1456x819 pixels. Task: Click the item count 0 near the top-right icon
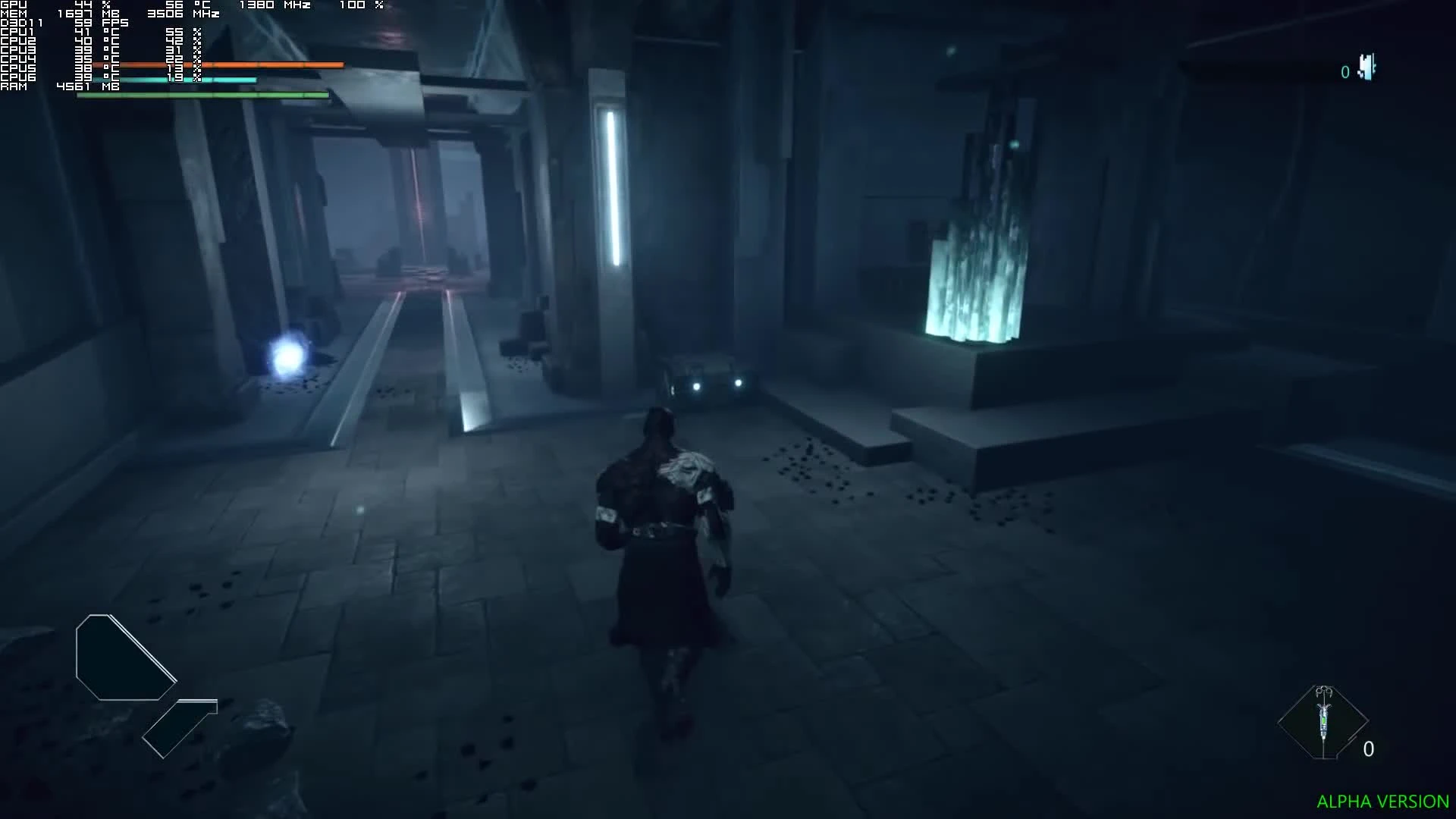coord(1345,72)
